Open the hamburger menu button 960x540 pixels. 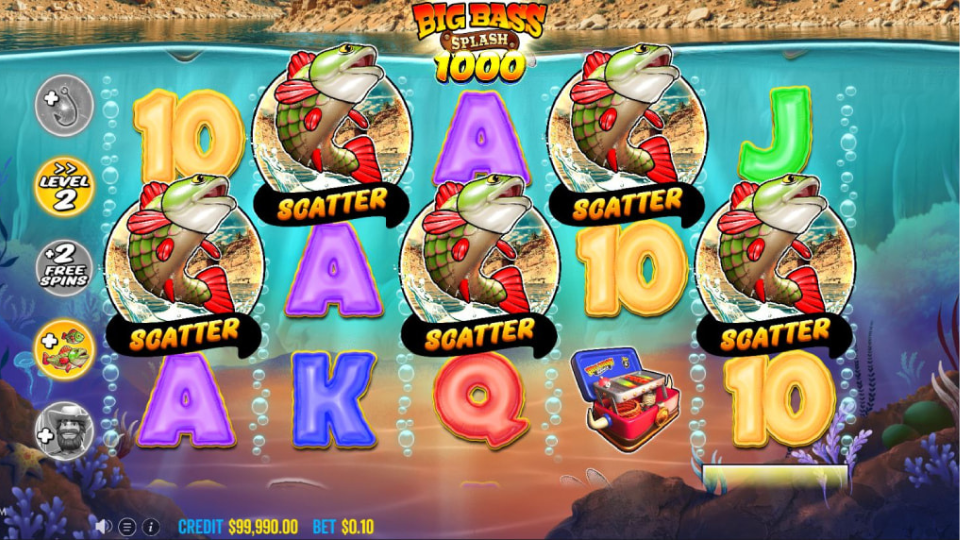point(127,526)
